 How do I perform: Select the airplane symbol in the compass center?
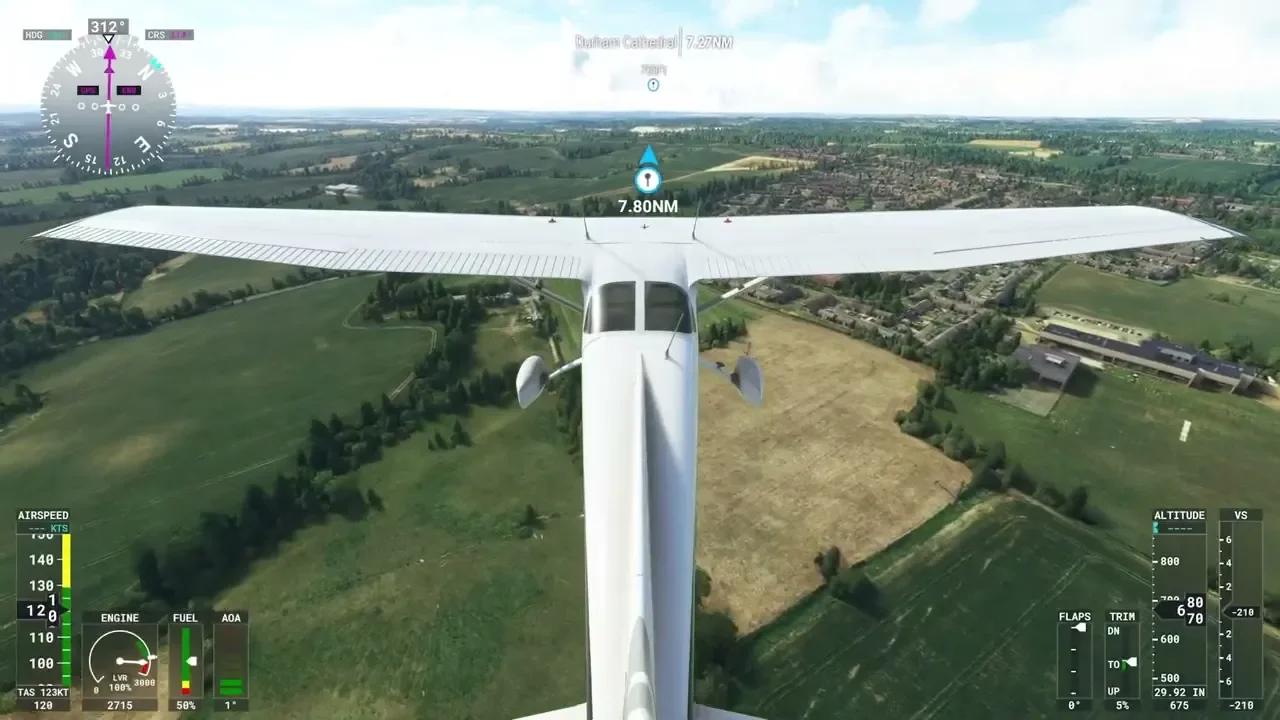108,106
